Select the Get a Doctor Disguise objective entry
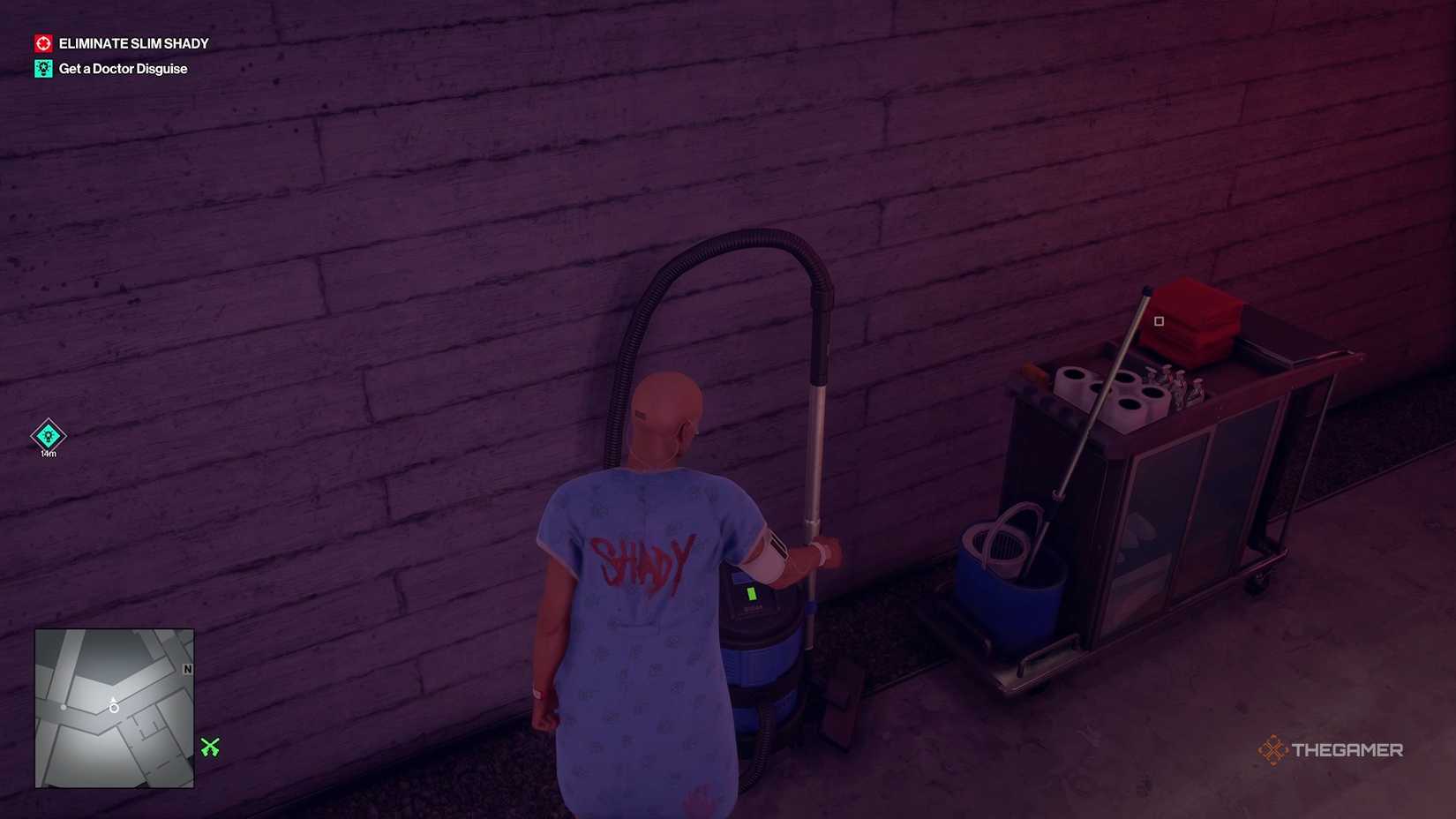The height and width of the screenshot is (819, 1456). [x=123, y=67]
